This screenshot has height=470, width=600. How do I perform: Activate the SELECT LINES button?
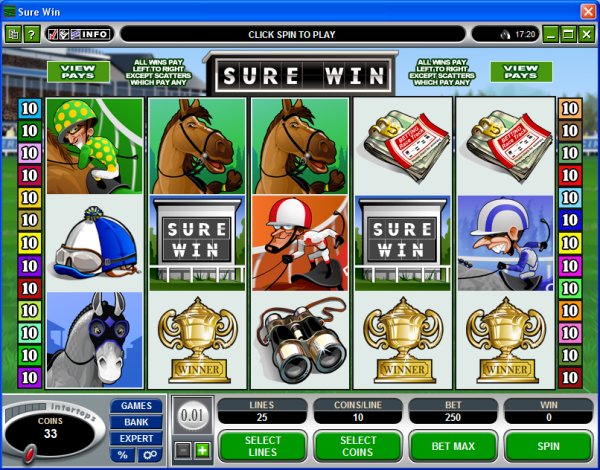(x=262, y=444)
